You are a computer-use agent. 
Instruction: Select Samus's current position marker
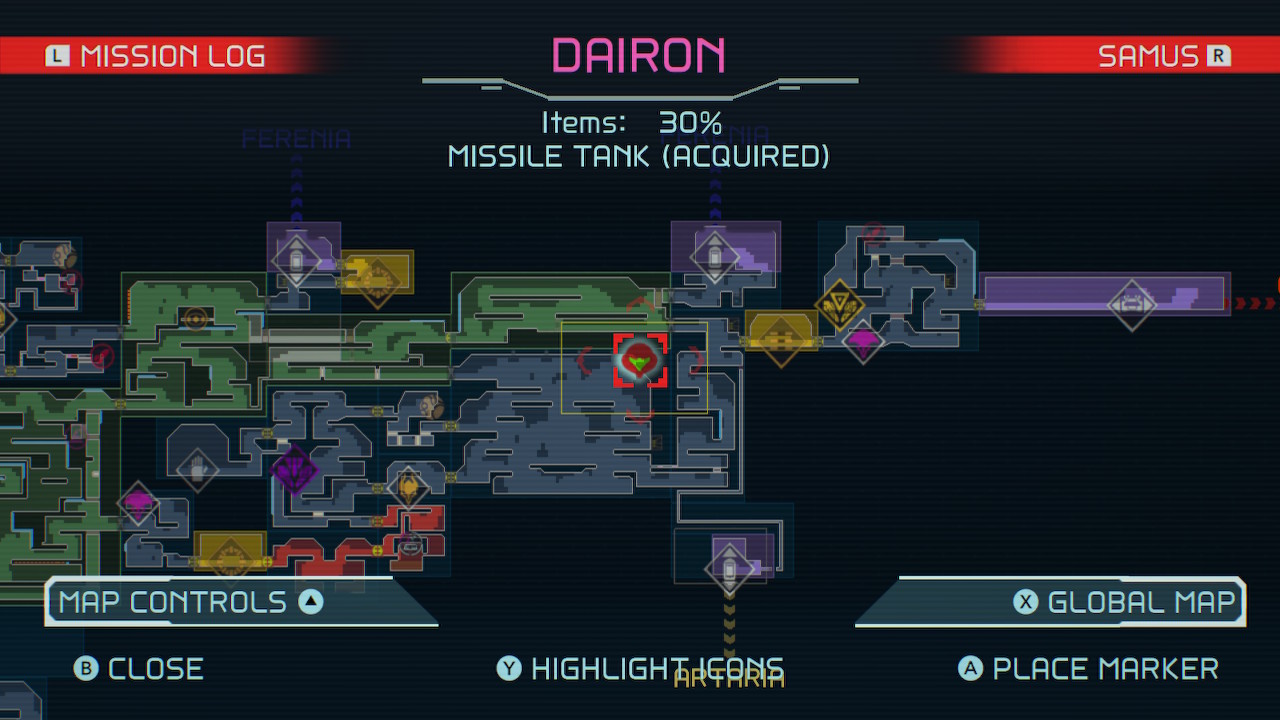[x=640, y=360]
